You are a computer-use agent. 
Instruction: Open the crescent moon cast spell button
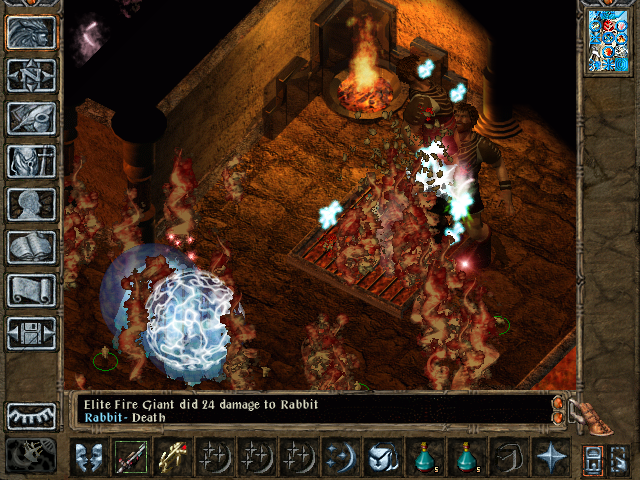click(x=341, y=458)
